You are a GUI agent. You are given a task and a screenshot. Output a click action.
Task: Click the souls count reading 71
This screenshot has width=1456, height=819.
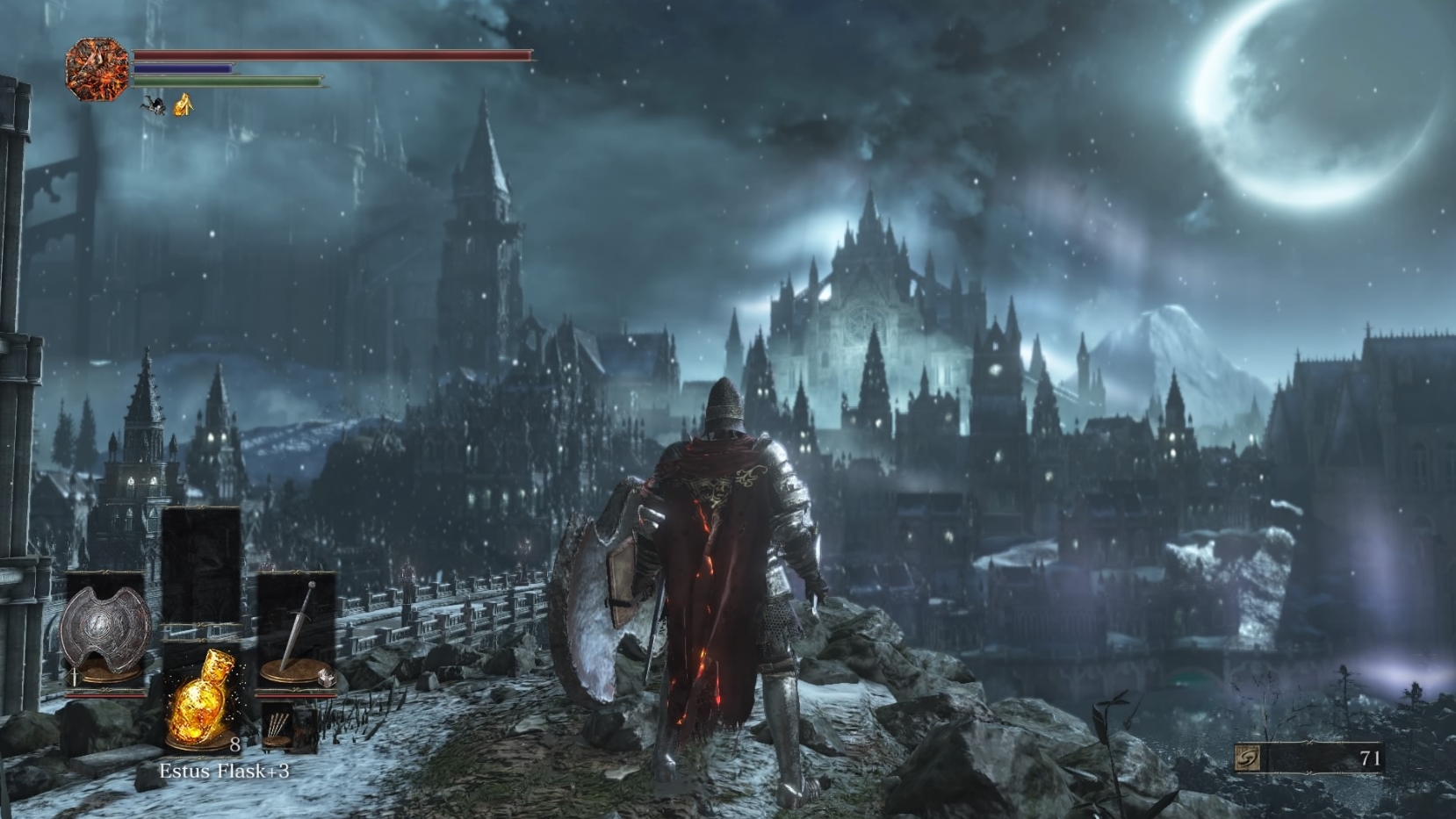[1370, 758]
